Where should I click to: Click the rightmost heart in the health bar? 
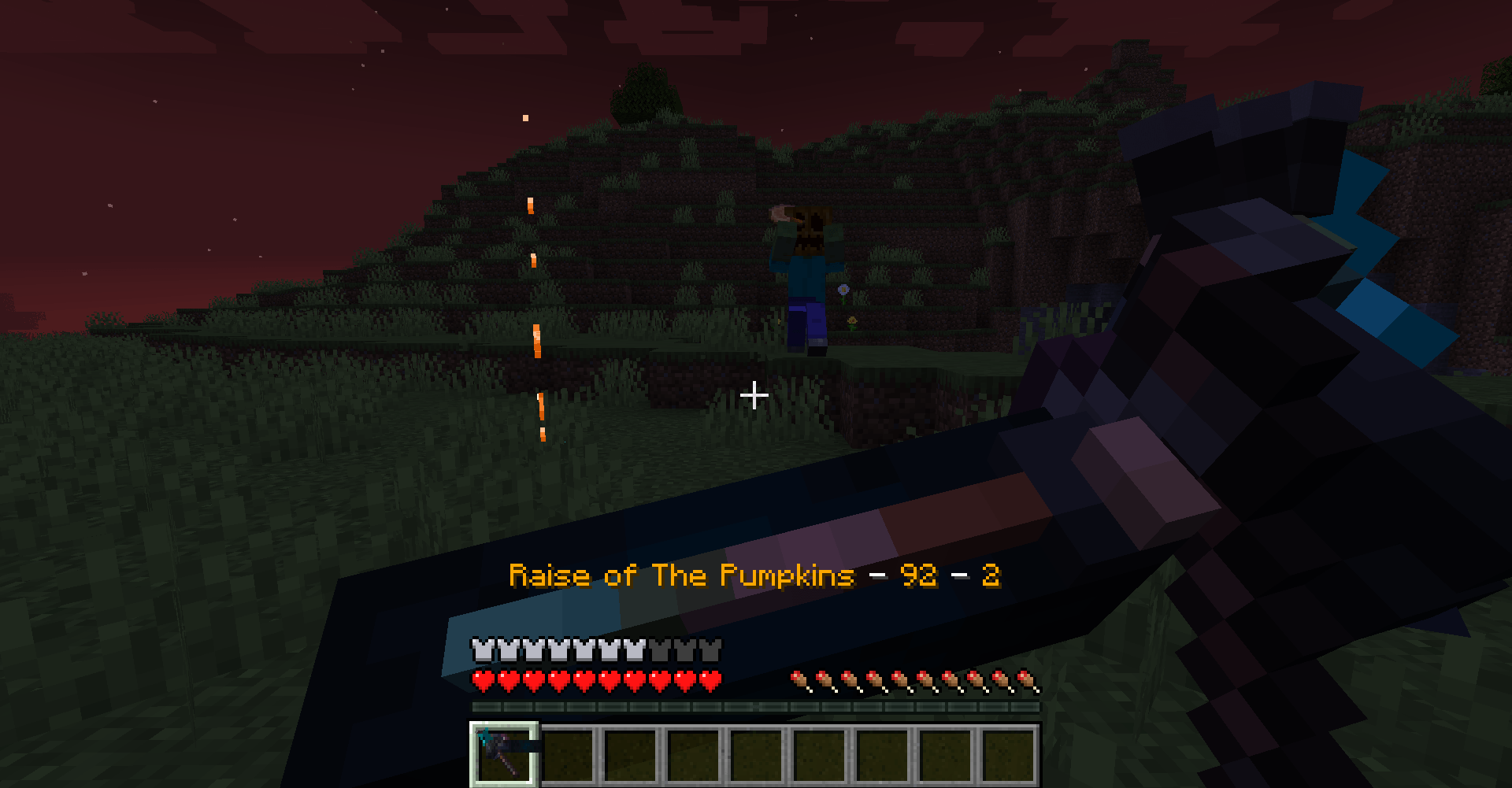point(709,678)
